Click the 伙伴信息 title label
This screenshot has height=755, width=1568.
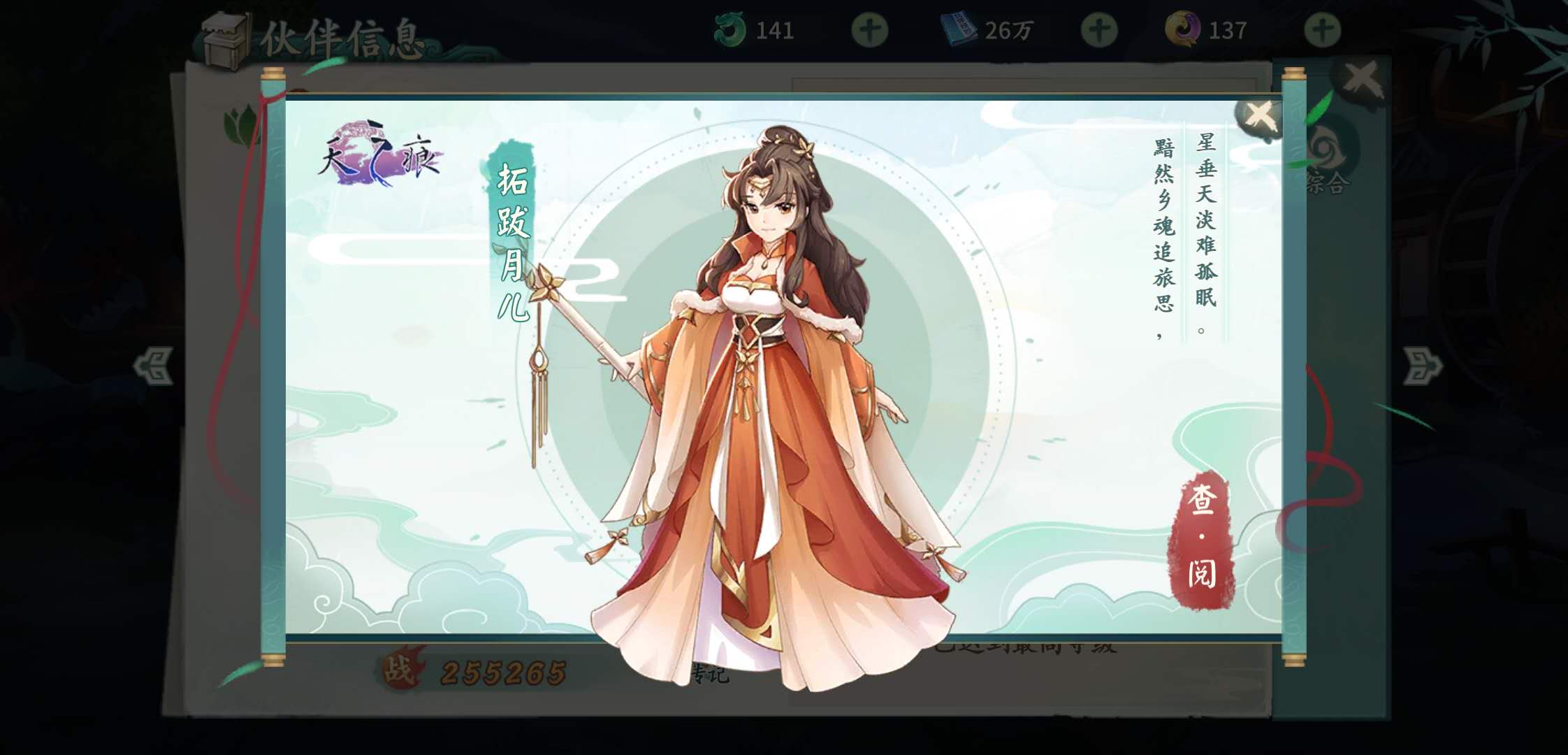[x=342, y=38]
